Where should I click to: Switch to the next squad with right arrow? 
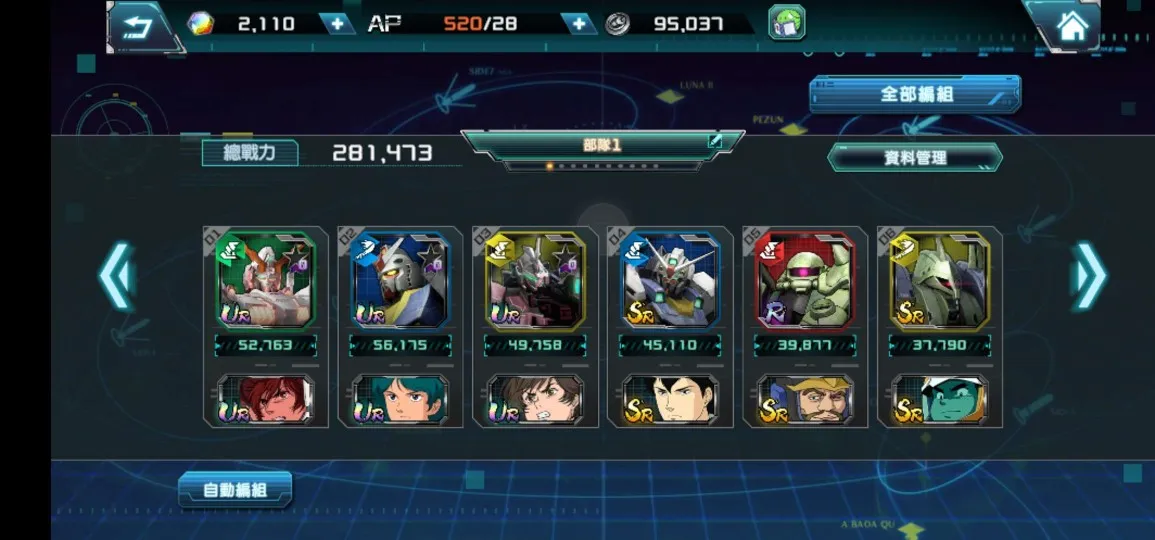tap(1088, 275)
